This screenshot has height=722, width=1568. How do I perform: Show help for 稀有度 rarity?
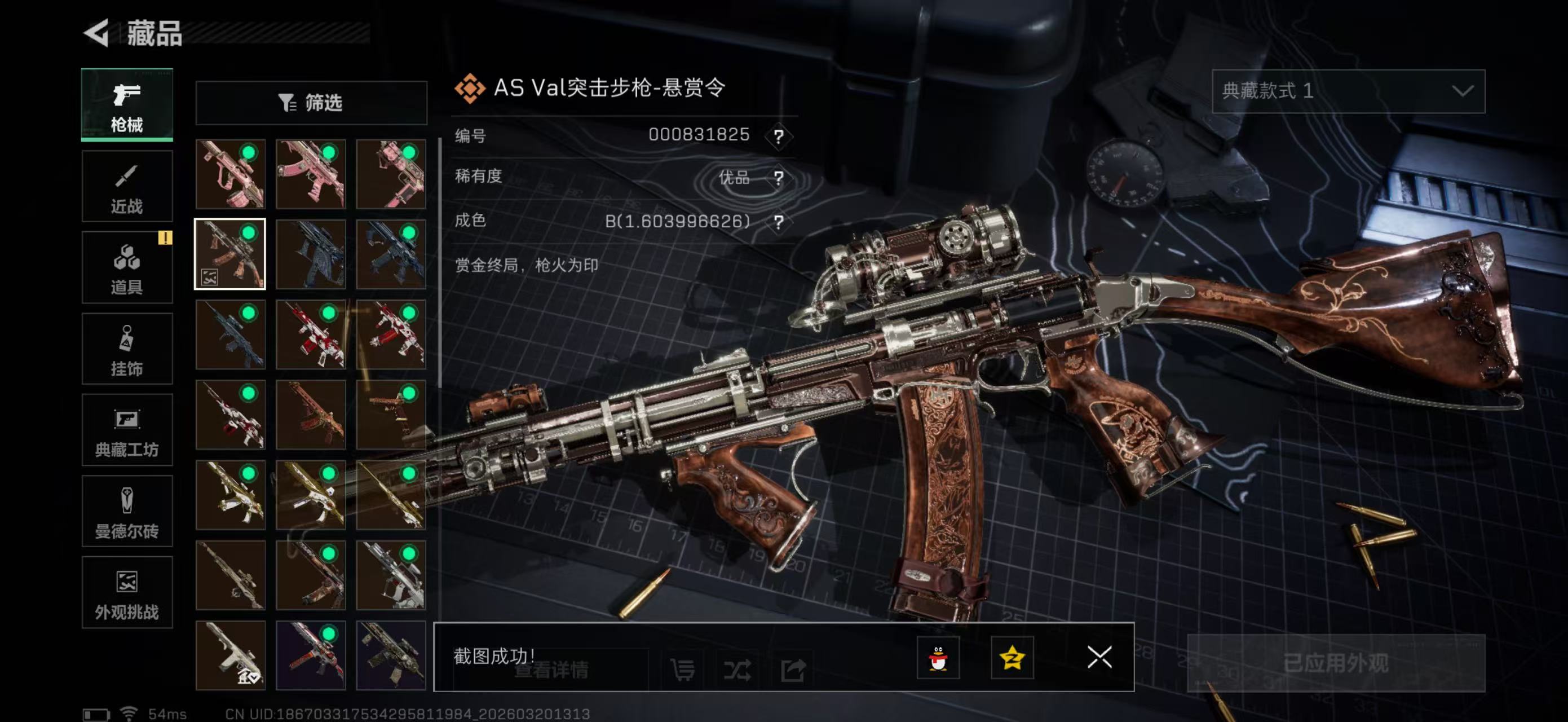pyautogui.click(x=779, y=177)
